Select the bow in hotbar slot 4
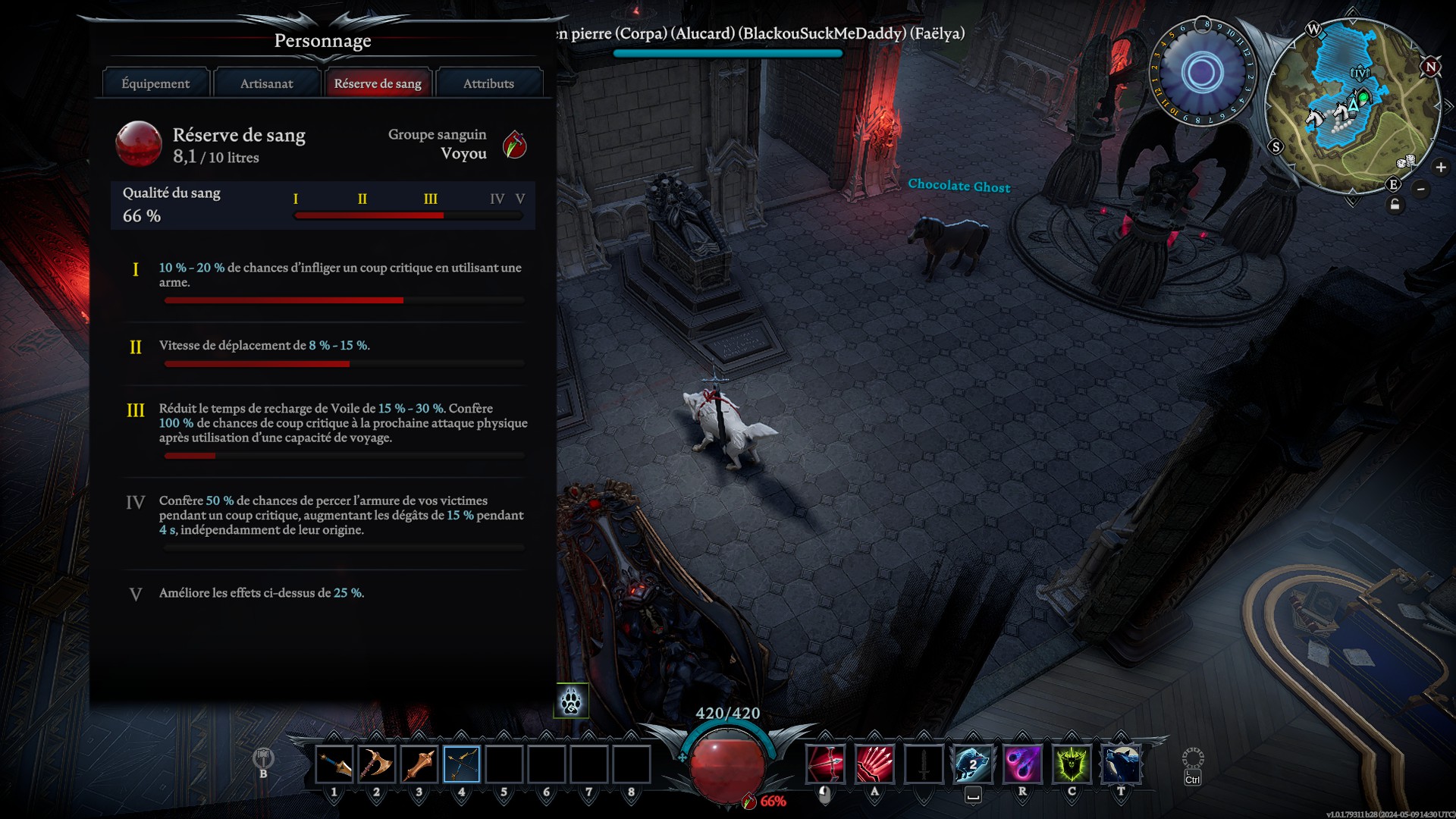 pos(462,764)
